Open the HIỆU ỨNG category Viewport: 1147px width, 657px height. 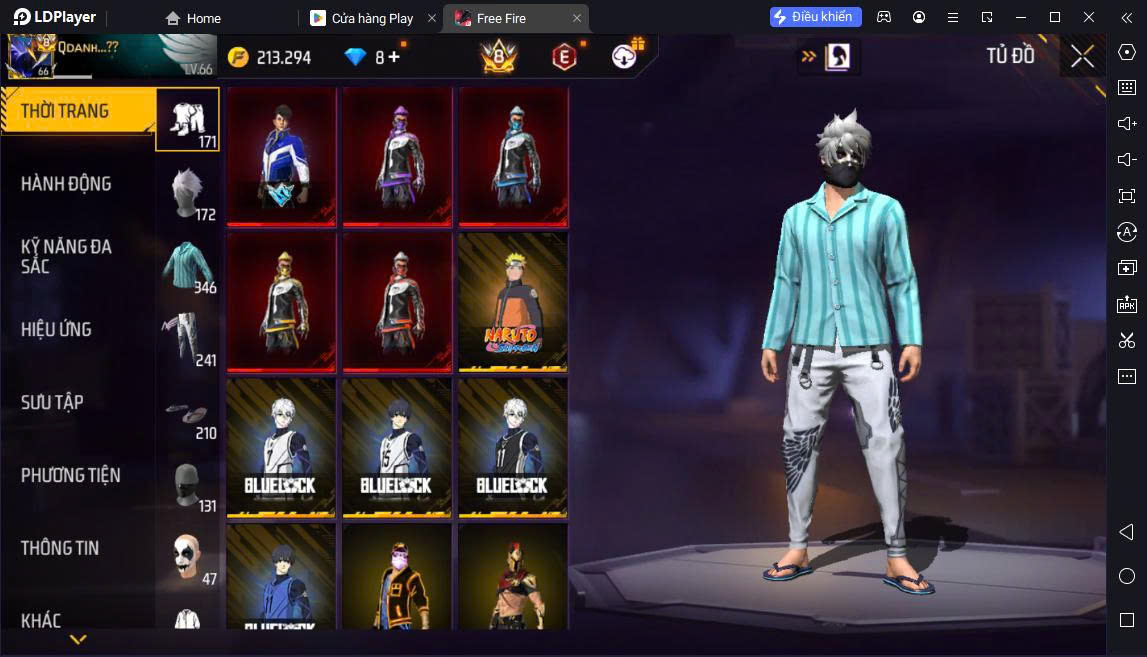tap(56, 329)
